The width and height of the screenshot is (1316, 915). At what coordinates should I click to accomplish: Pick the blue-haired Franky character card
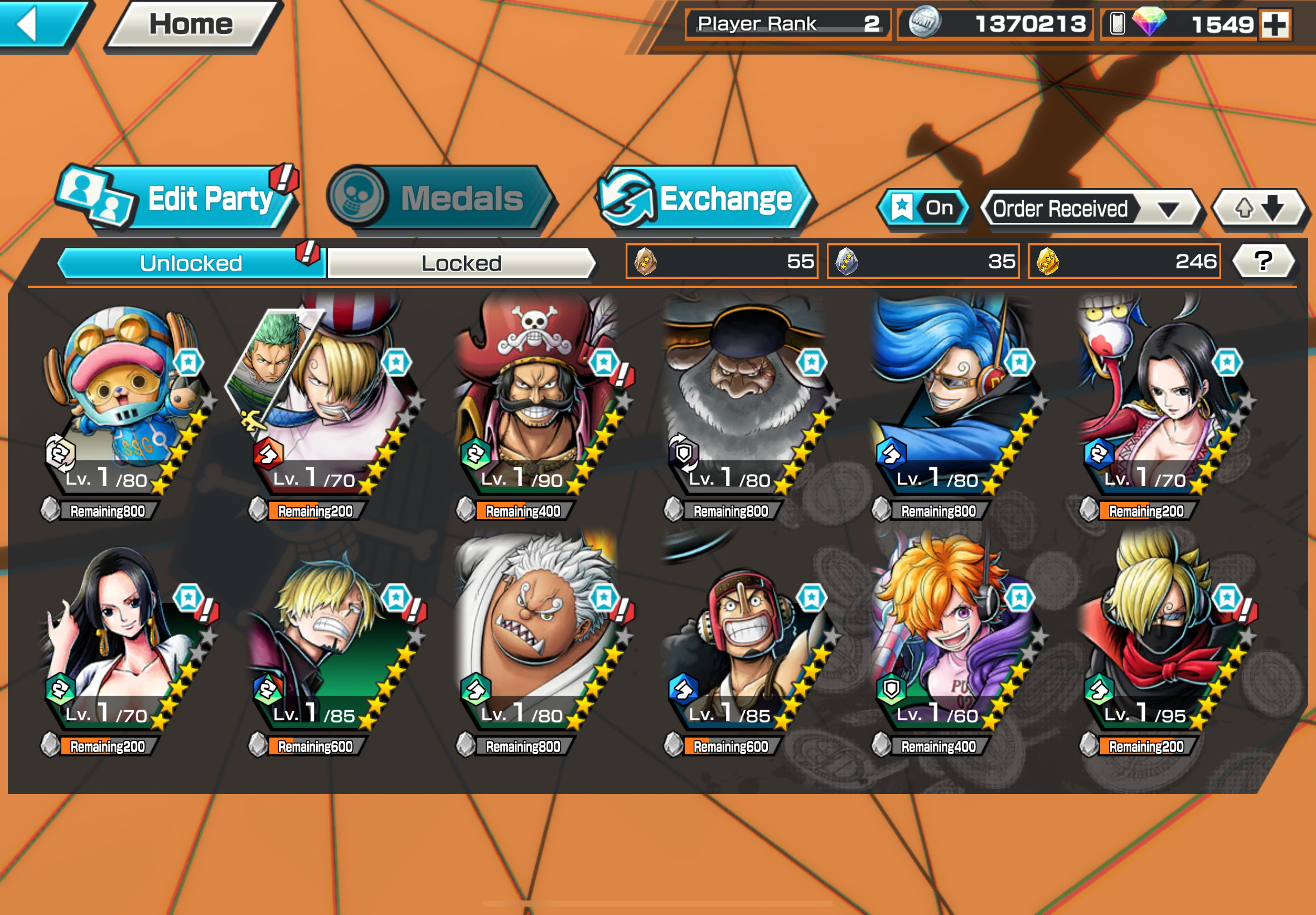pos(951,401)
